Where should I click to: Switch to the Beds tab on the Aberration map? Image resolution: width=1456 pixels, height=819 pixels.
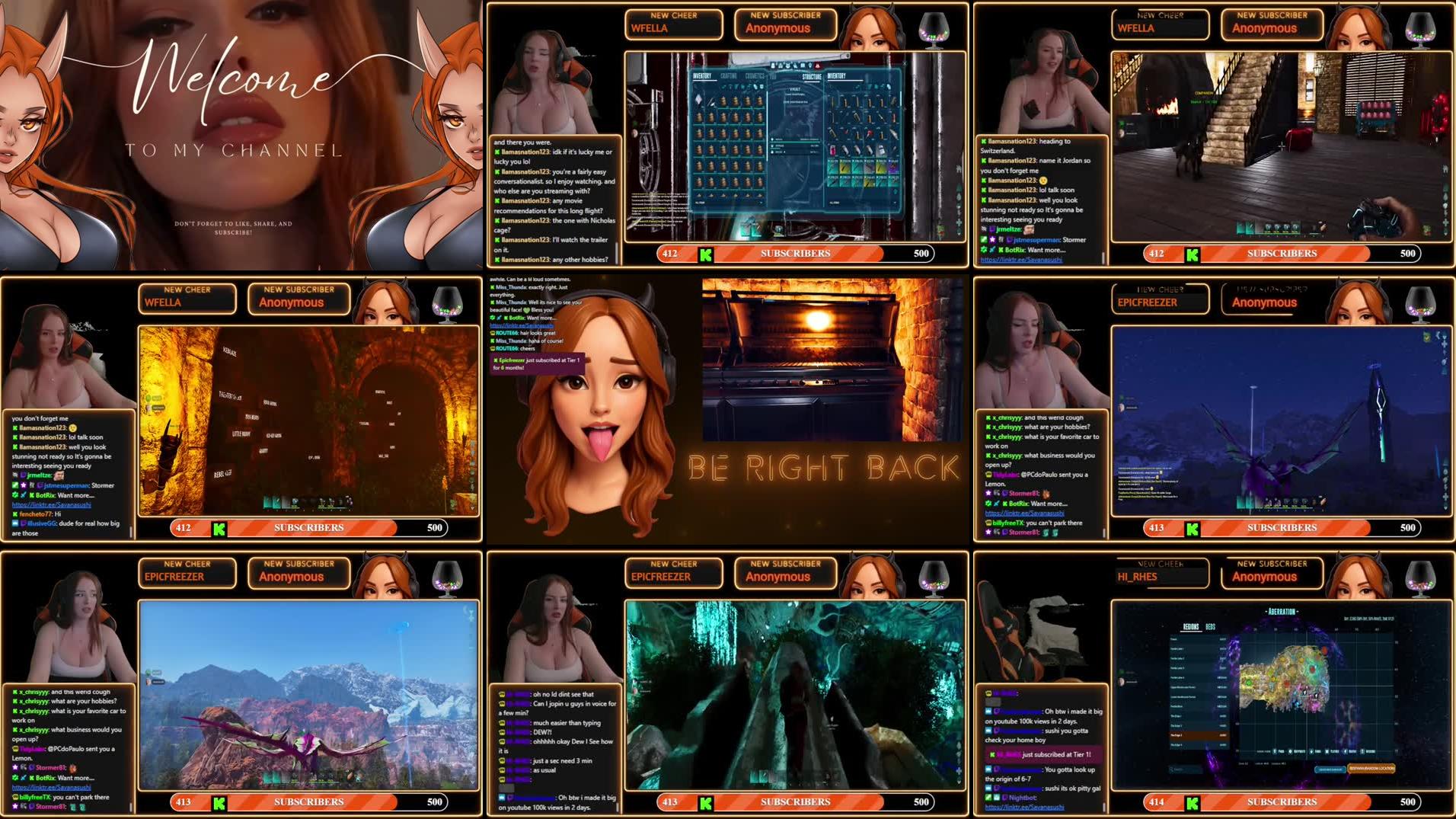pyautogui.click(x=1211, y=627)
